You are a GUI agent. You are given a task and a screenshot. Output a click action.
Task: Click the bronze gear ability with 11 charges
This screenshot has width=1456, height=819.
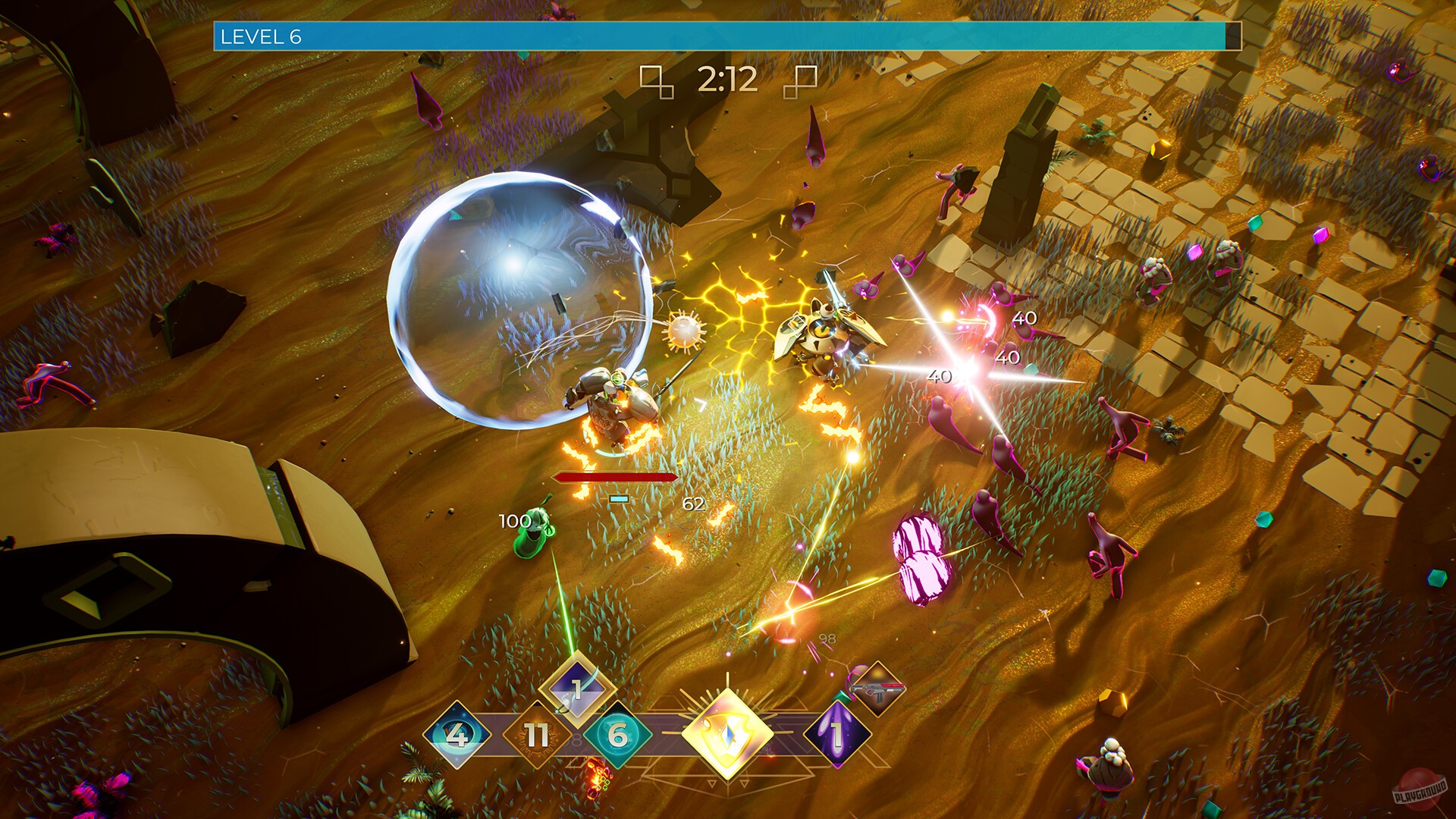tap(535, 736)
